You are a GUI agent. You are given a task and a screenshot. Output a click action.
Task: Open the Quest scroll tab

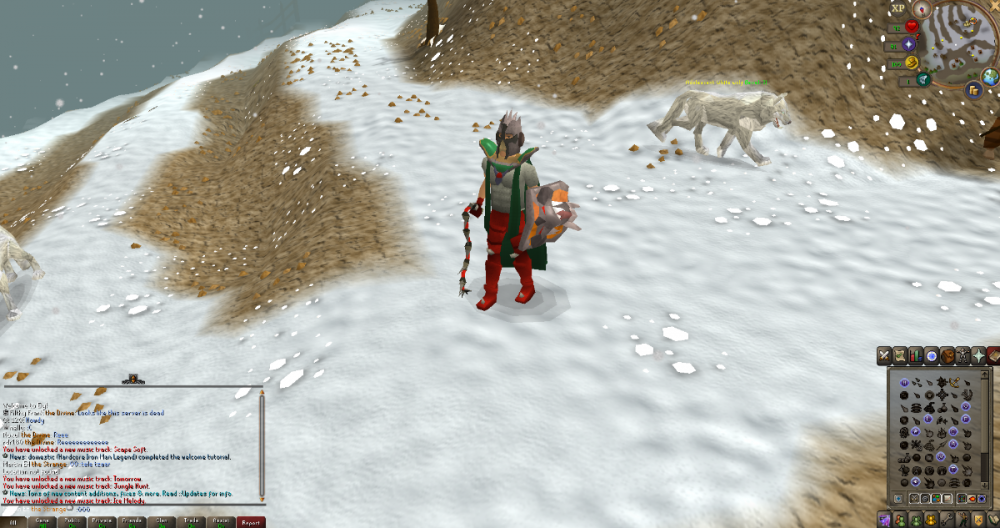point(900,355)
